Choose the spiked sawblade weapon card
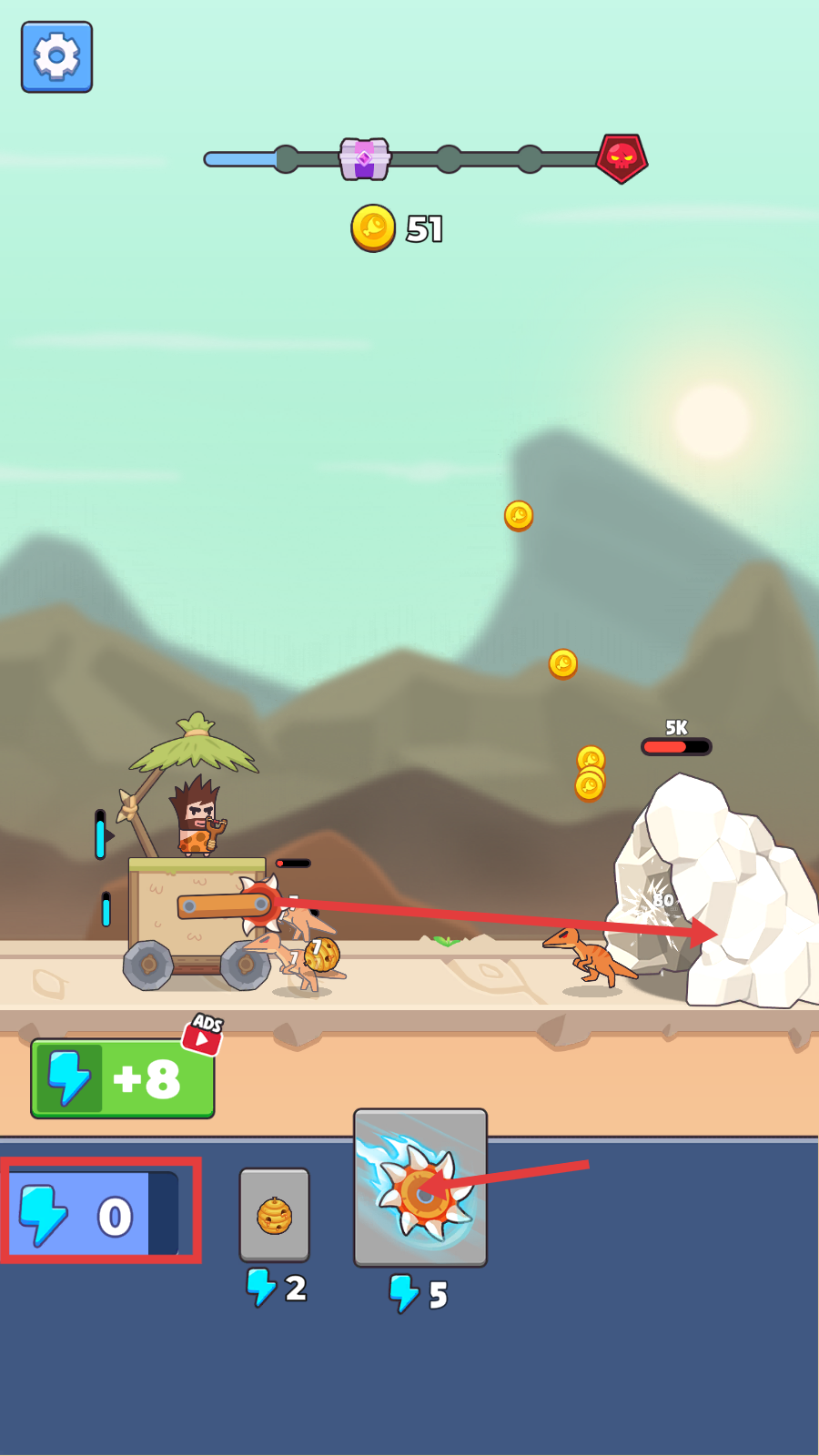Viewport: 819px width, 1456px height. click(x=420, y=1188)
